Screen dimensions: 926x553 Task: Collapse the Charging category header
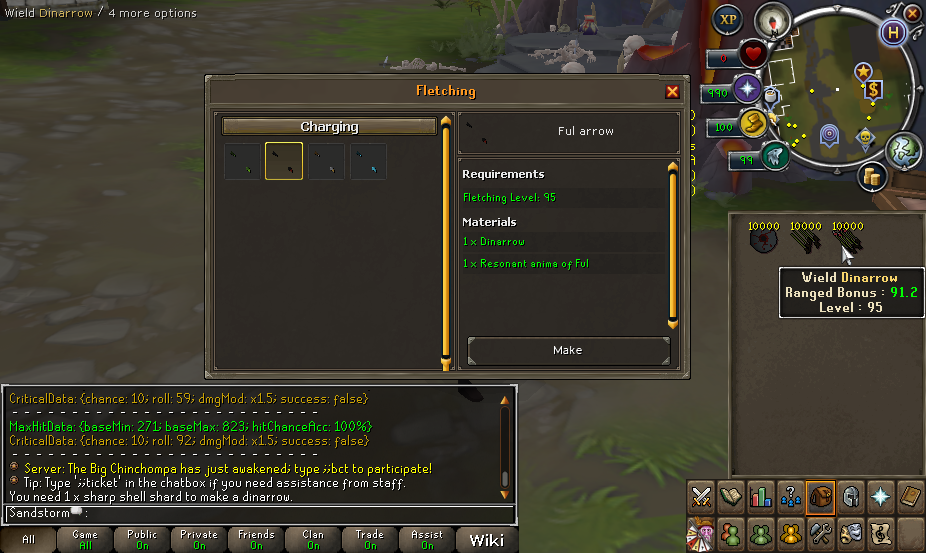[x=329, y=127]
